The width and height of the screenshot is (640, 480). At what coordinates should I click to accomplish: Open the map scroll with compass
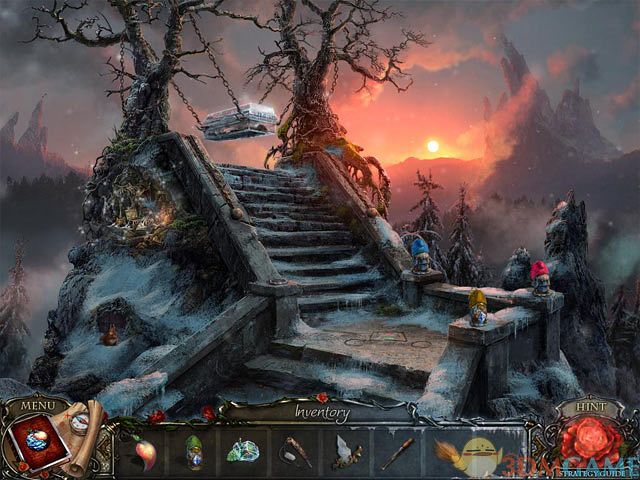pyautogui.click(x=84, y=425)
